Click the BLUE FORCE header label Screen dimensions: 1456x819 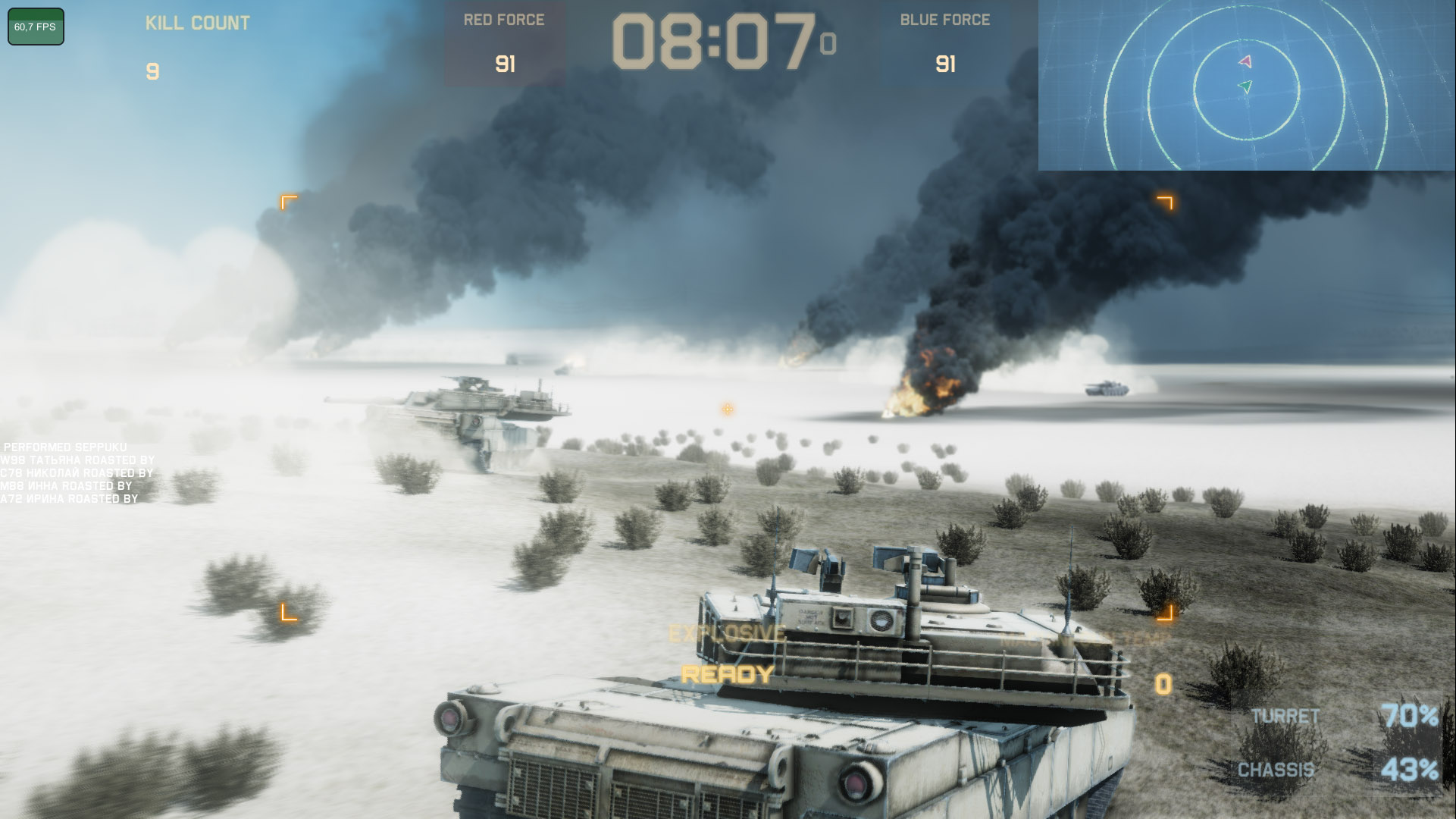[944, 19]
